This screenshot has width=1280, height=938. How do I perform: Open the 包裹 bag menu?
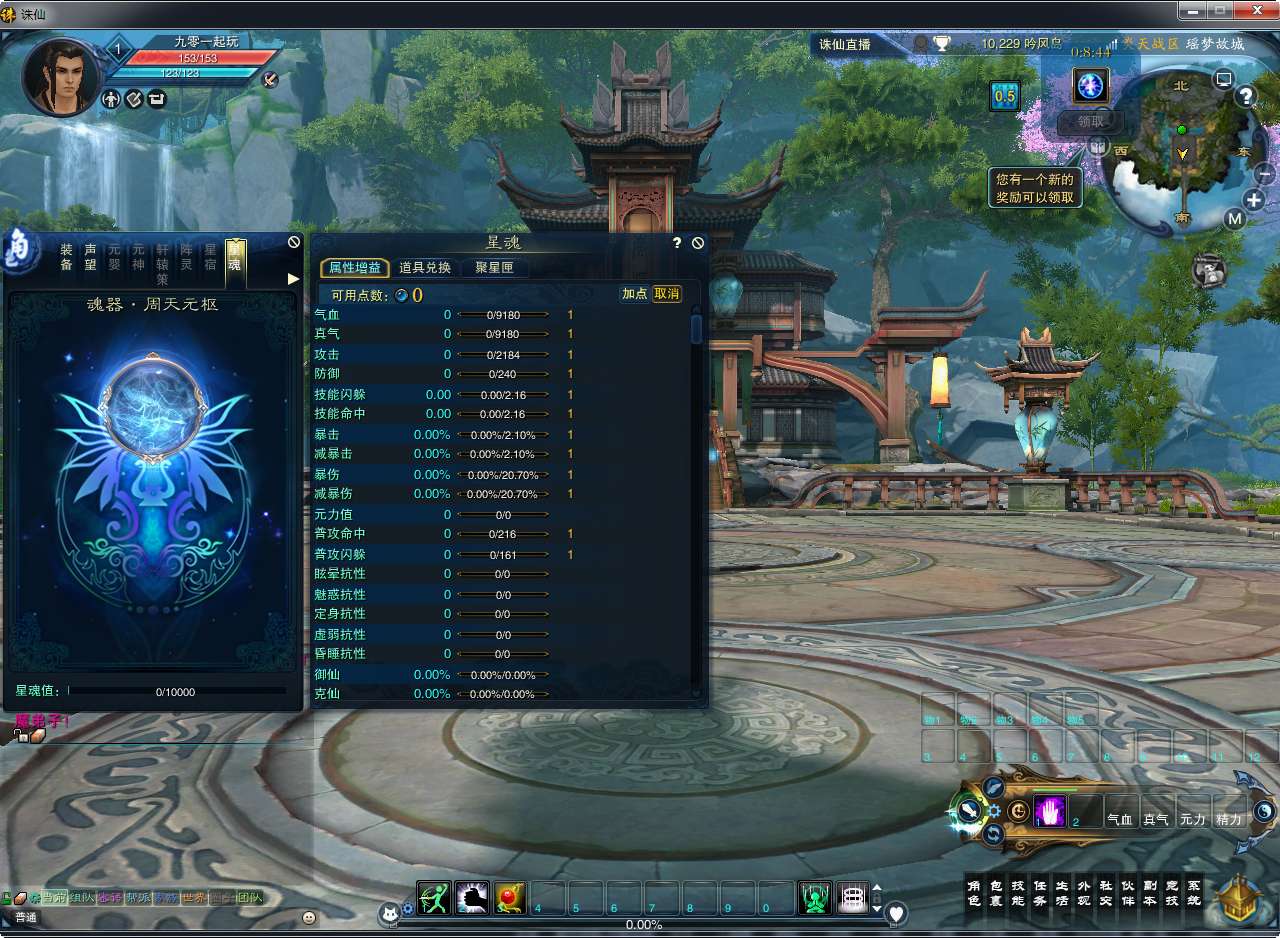pos(995,893)
